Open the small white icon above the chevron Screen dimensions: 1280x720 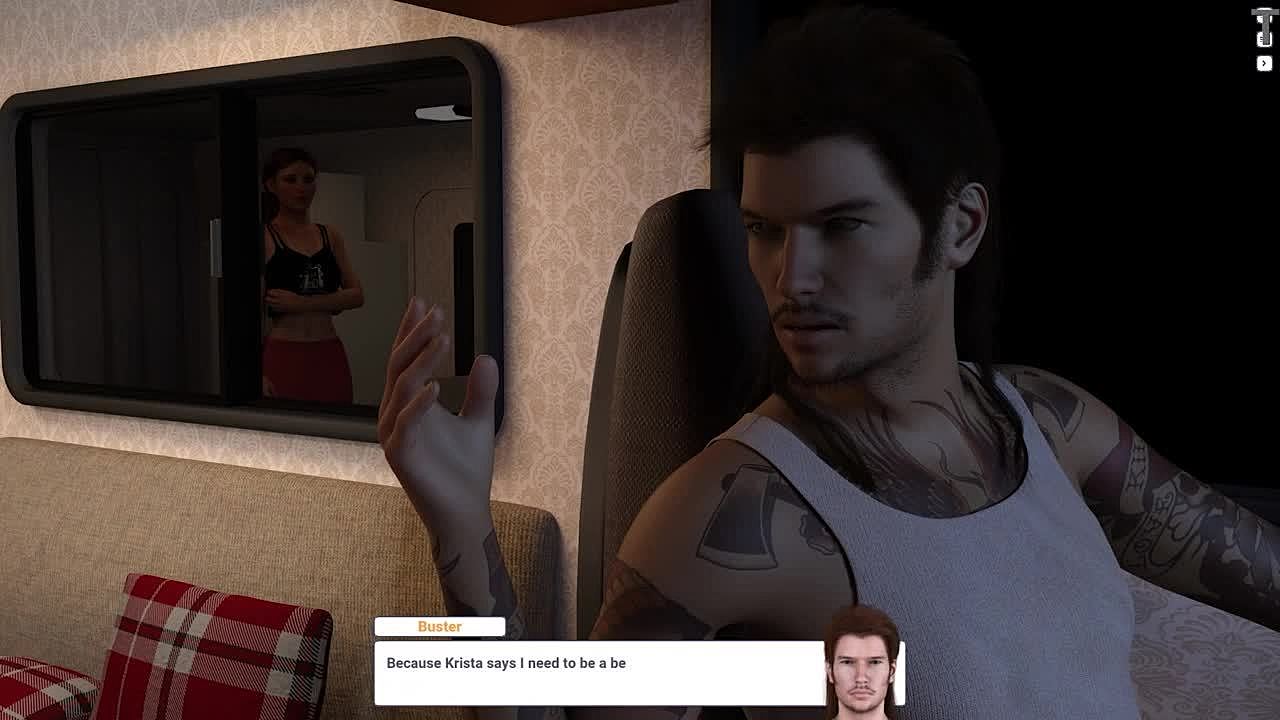click(1264, 28)
